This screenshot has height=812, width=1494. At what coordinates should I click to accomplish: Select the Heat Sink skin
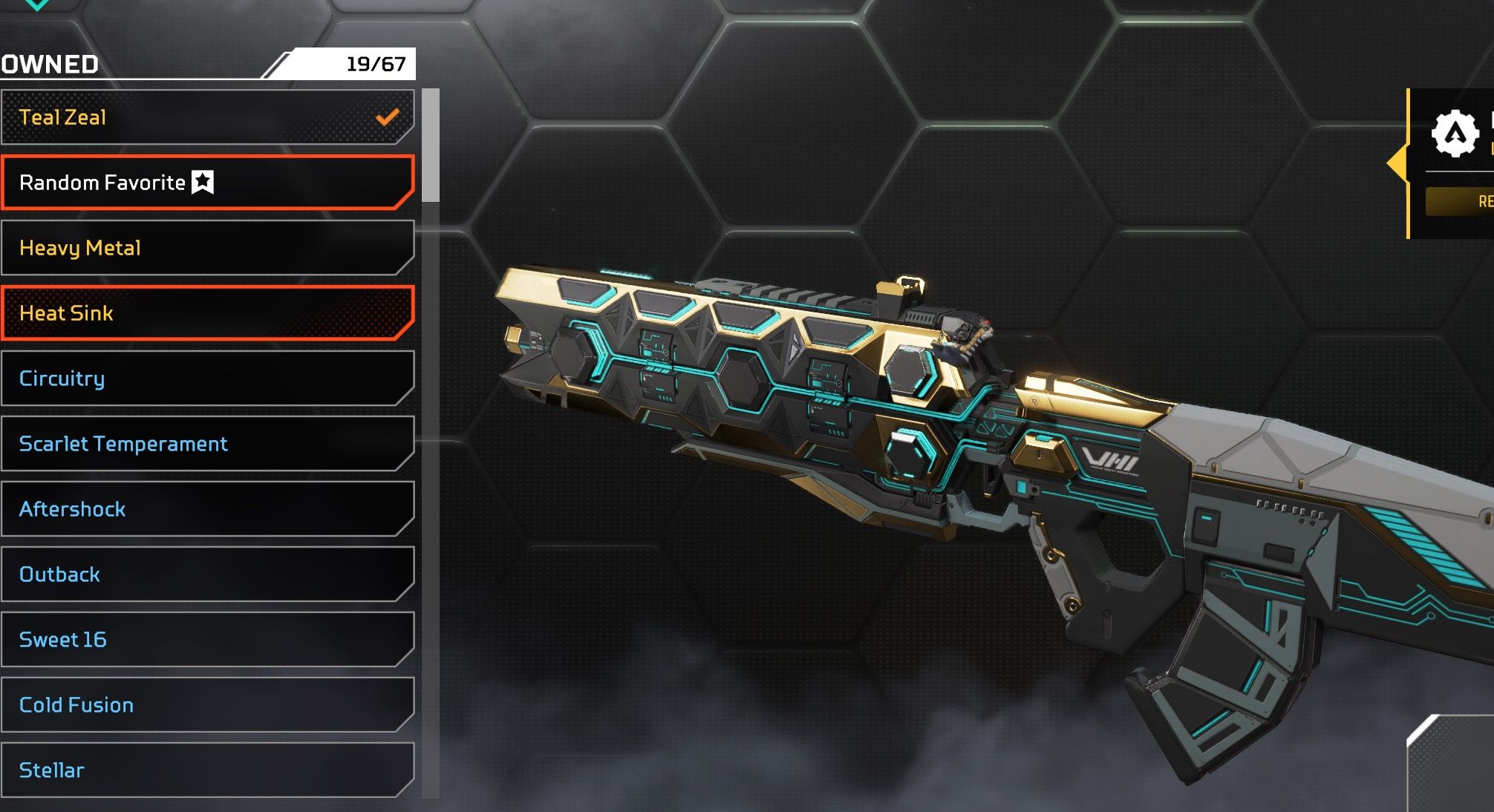(x=207, y=313)
